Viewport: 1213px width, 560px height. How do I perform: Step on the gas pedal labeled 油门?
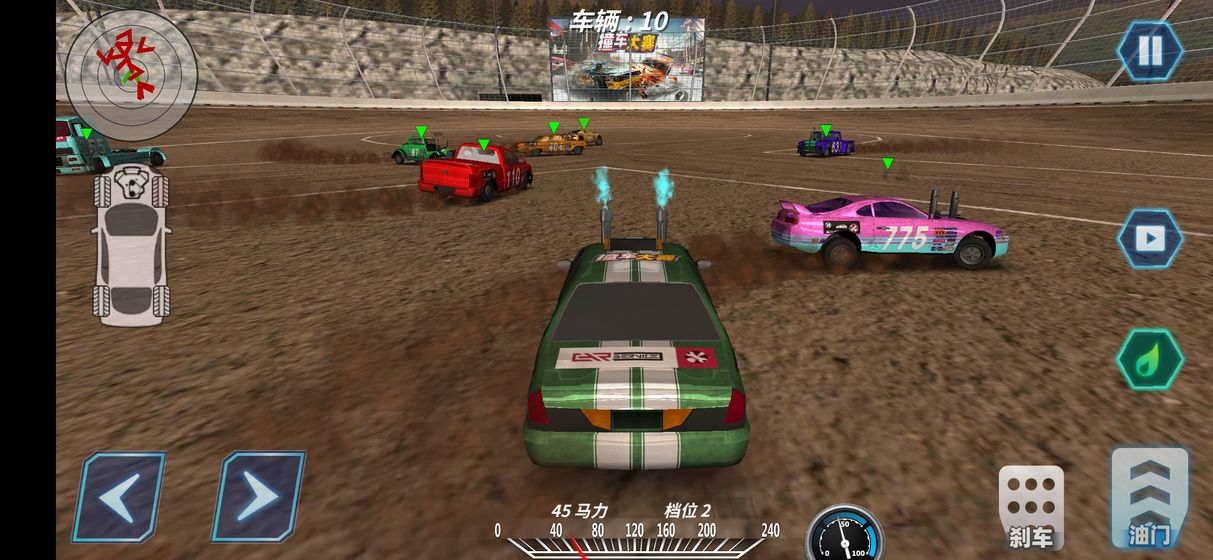pos(1150,498)
